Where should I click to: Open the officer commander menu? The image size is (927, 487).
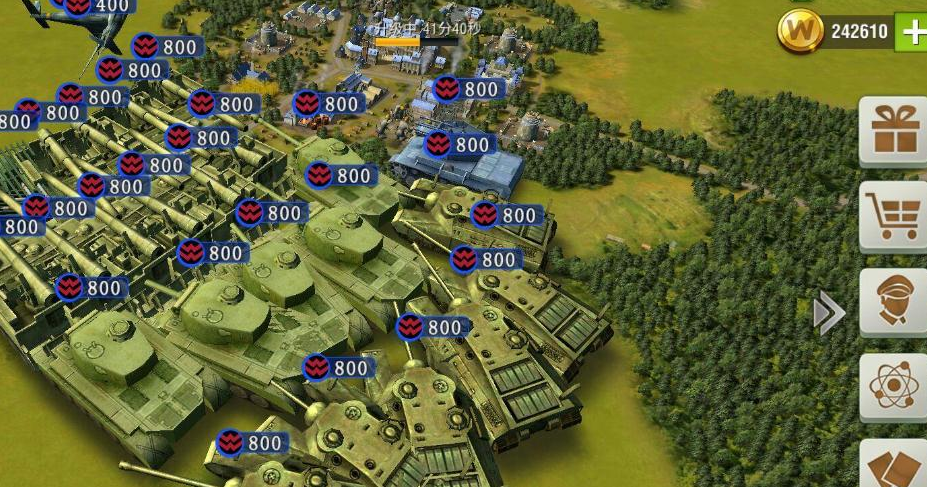point(894,300)
